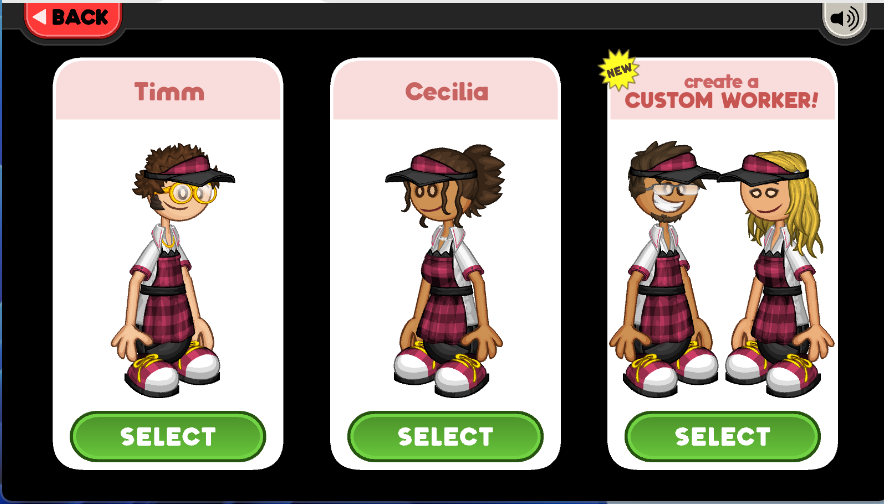
Task: Click the Timm character card
Action: [x=168, y=260]
